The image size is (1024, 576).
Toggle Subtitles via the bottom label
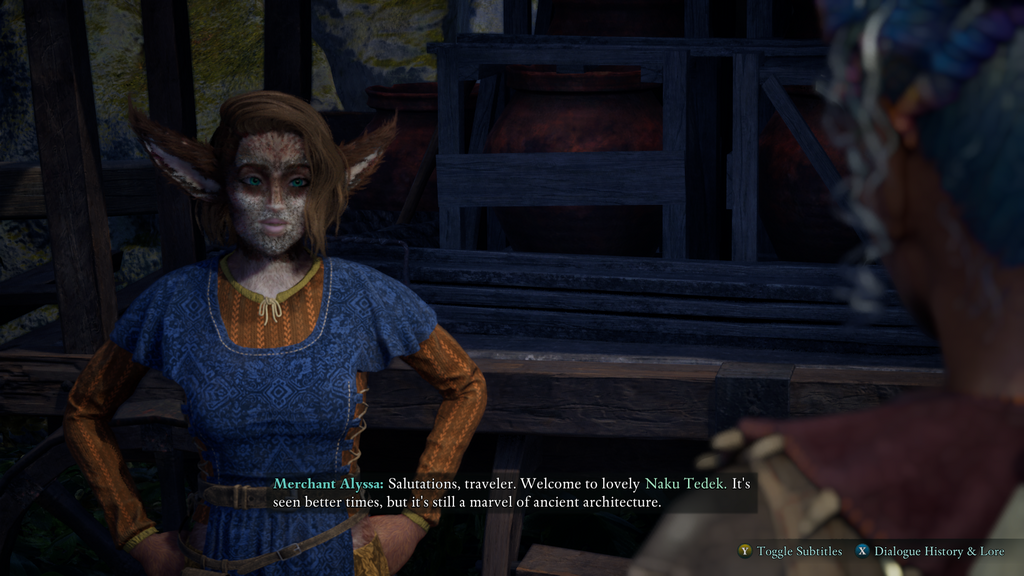pos(798,551)
